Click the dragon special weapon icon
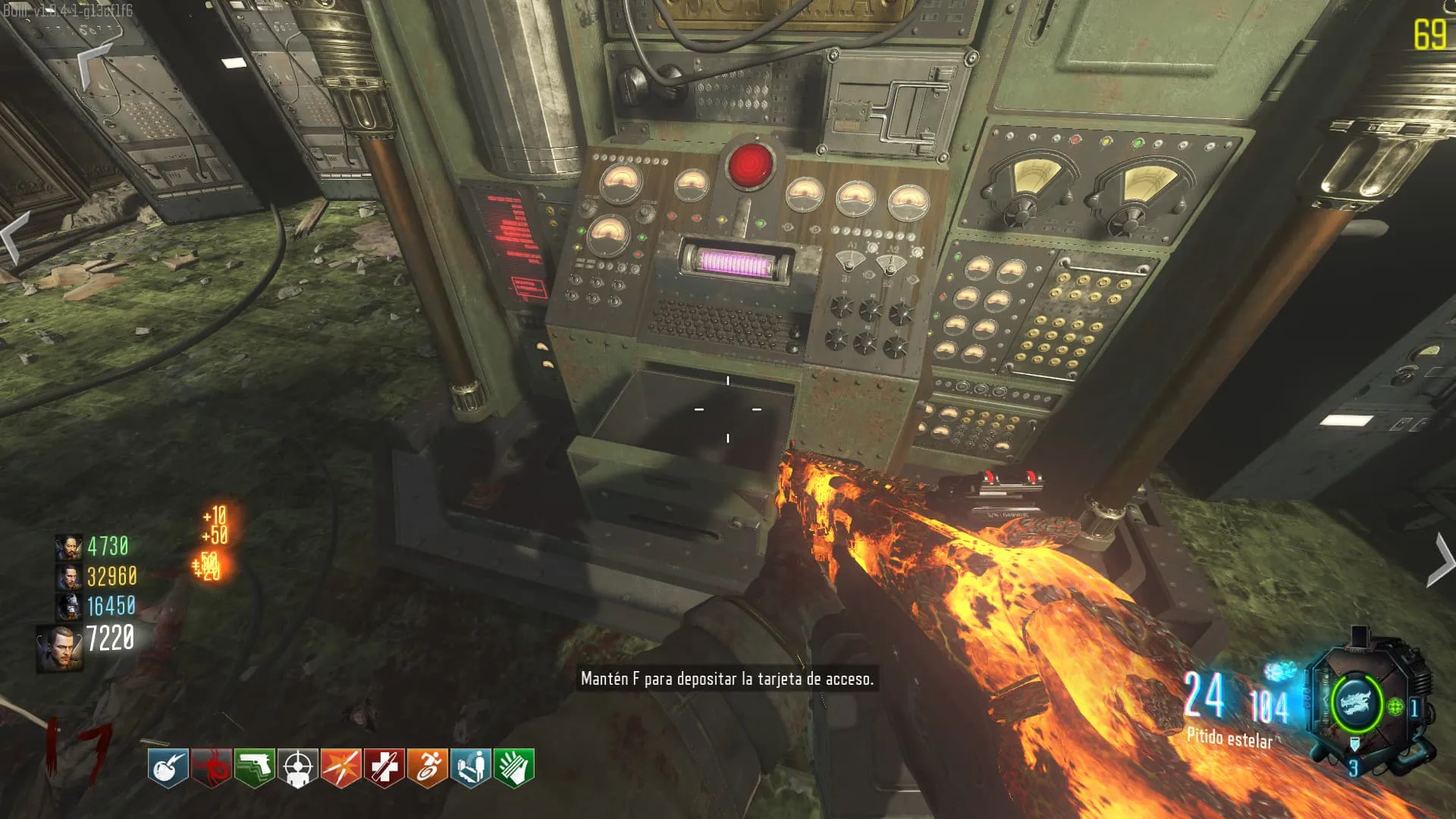The height and width of the screenshot is (819, 1456). (x=1356, y=703)
